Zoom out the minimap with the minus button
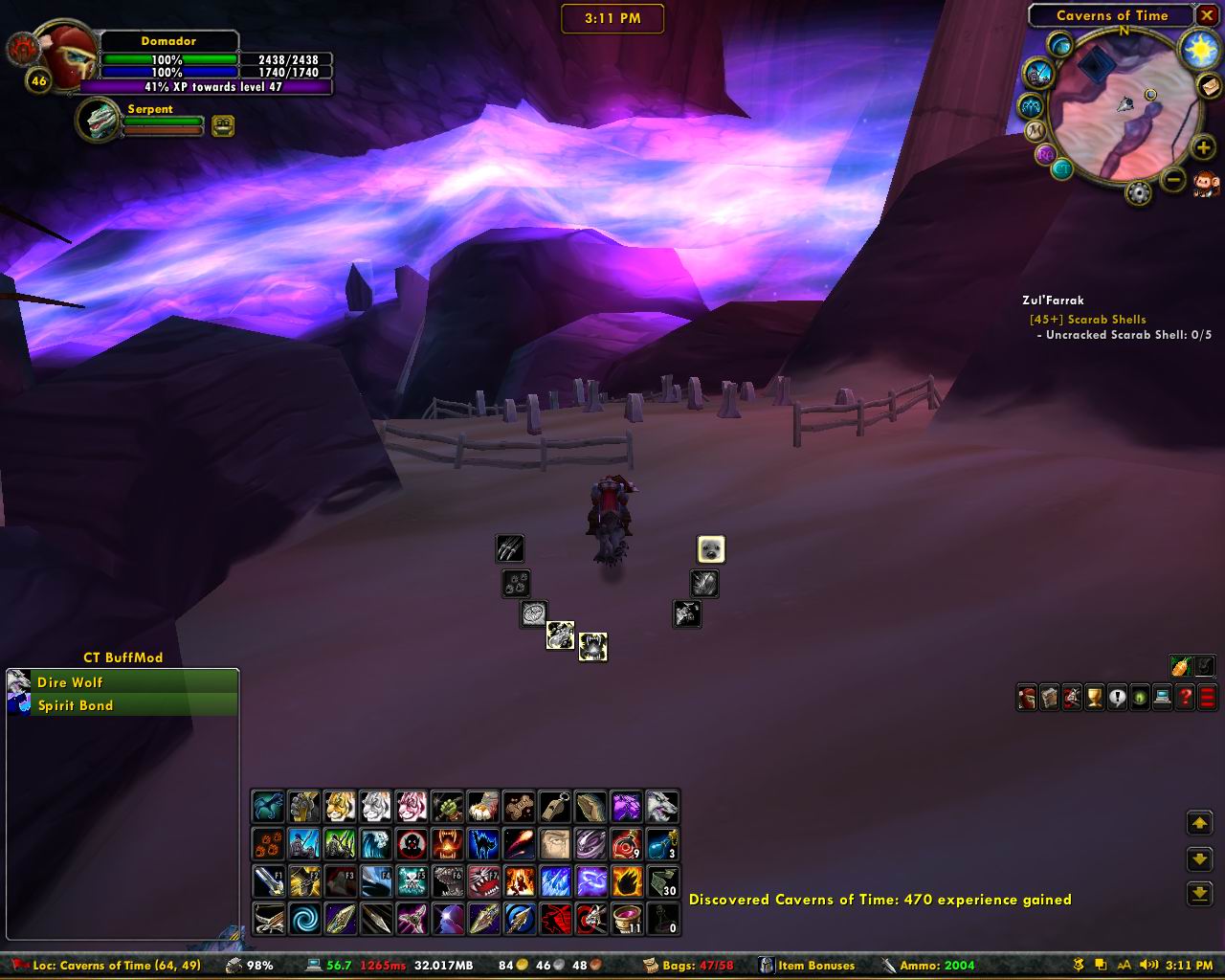1225x980 pixels. click(1174, 179)
